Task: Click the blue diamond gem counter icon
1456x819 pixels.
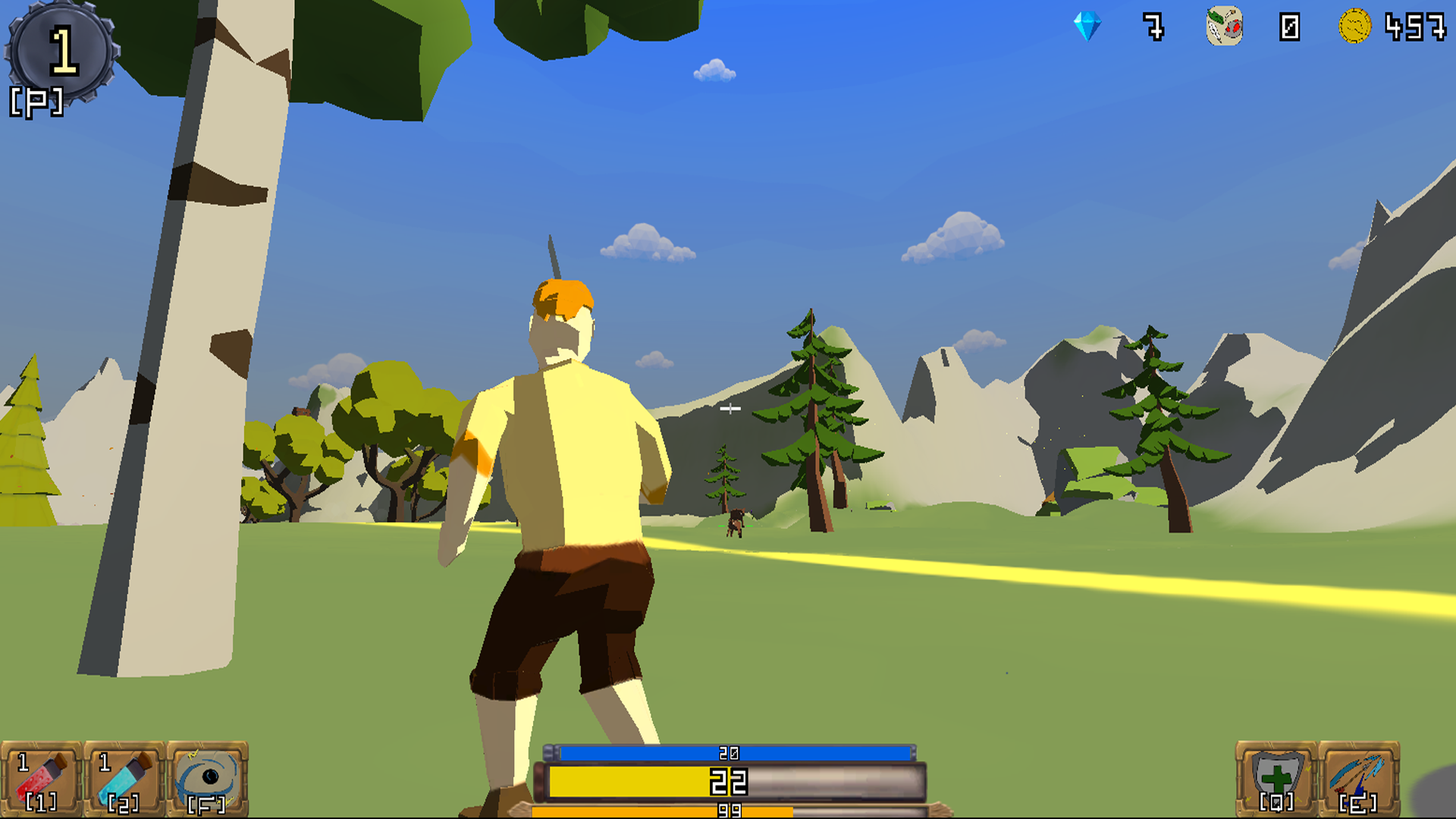Action: [x=1086, y=25]
